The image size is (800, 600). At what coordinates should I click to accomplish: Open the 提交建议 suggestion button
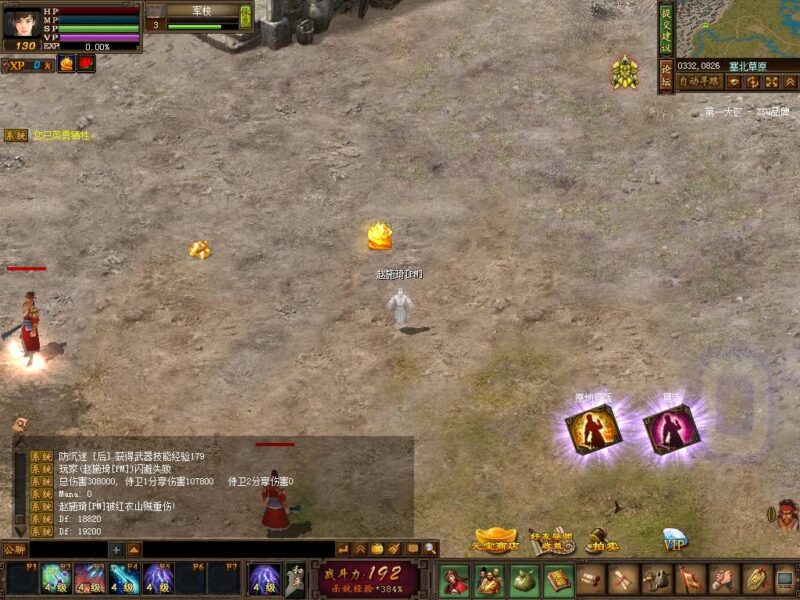(x=666, y=28)
